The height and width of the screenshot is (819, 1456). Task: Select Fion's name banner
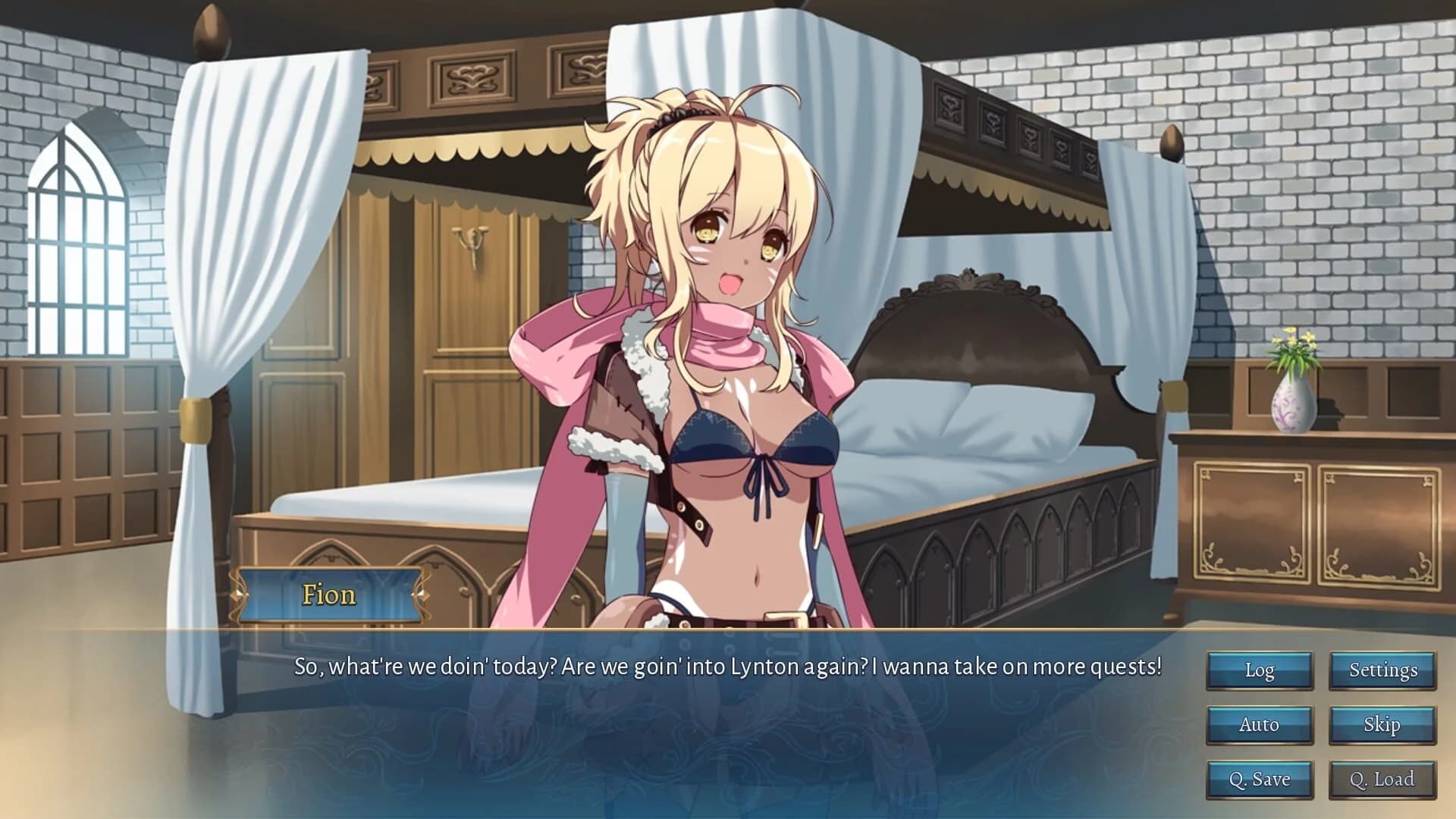tap(328, 596)
